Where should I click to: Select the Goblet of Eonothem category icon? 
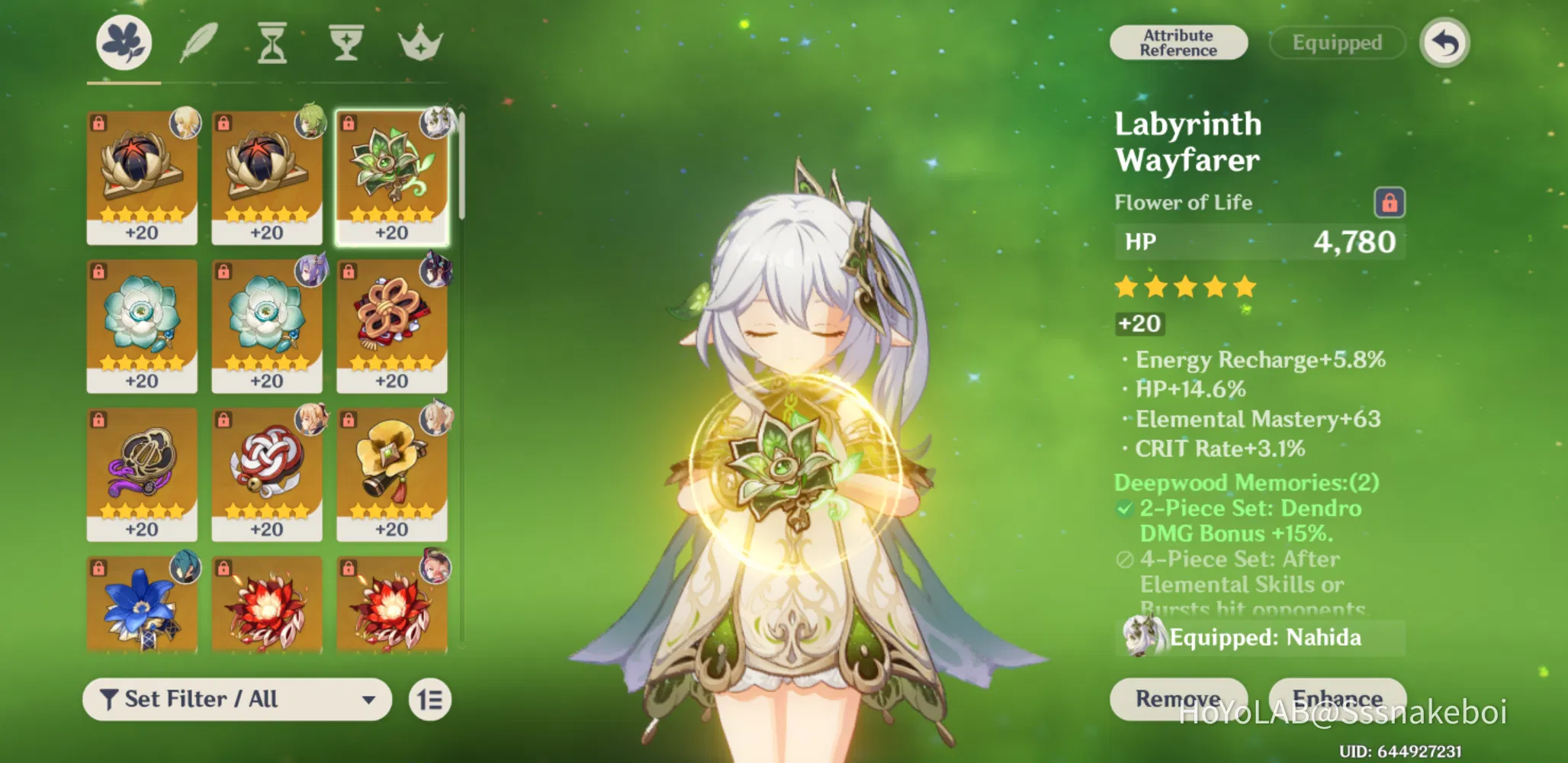pyautogui.click(x=345, y=43)
